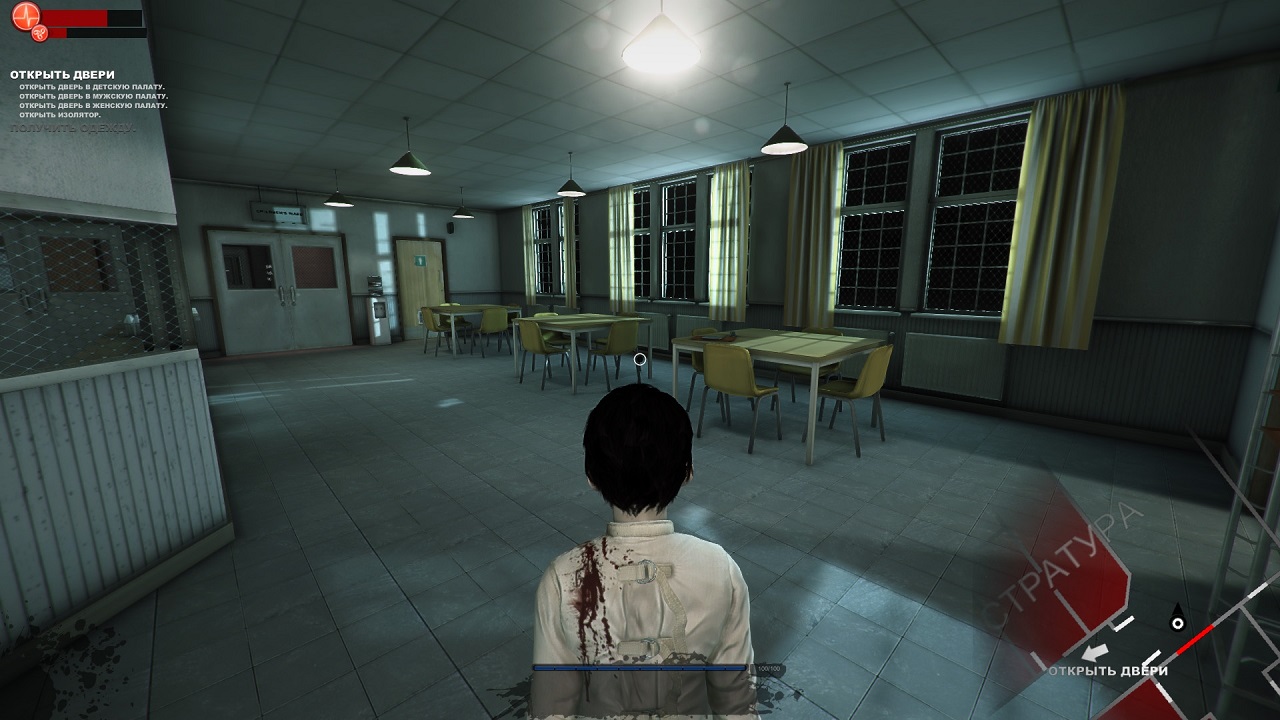This screenshot has height=720, width=1280.
Task: Click the "ОТКРЫТЬ ДВЕРИ" objective header at top-left
Action: pos(62,75)
